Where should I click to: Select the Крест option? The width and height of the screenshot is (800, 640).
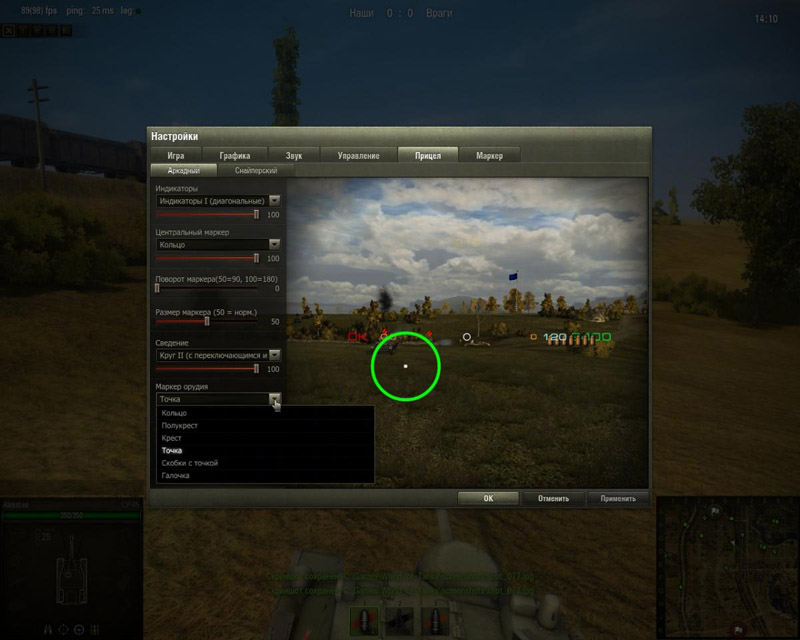(x=172, y=438)
